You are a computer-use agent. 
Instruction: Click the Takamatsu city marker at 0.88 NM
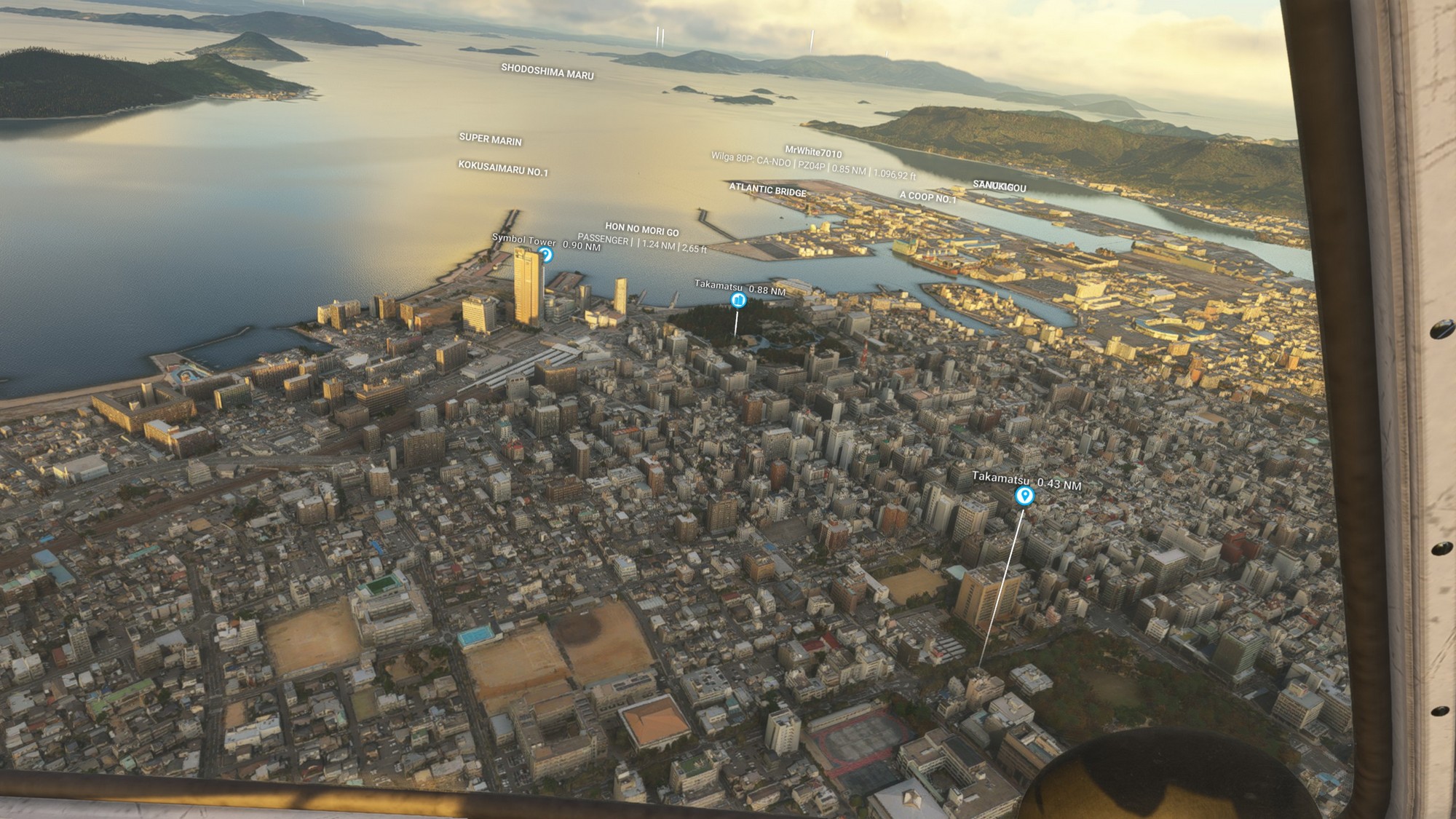coord(738,299)
